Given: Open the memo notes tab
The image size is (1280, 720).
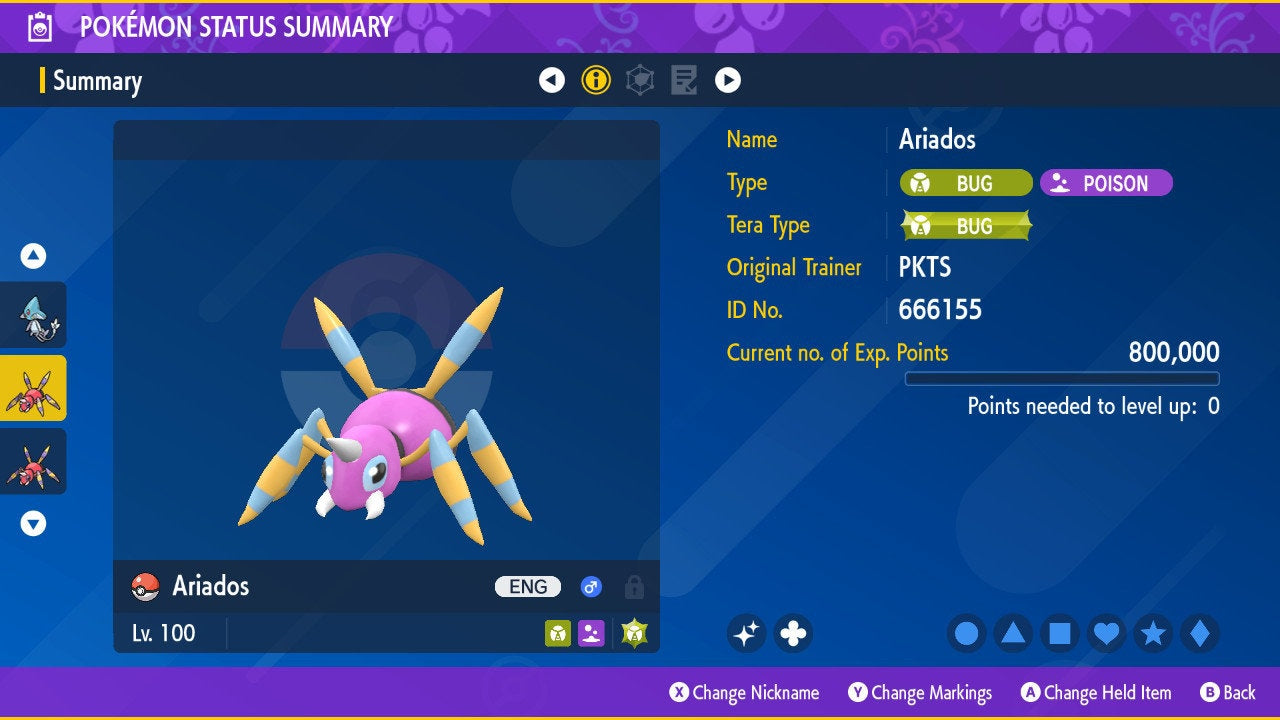Looking at the screenshot, I should 684,80.
